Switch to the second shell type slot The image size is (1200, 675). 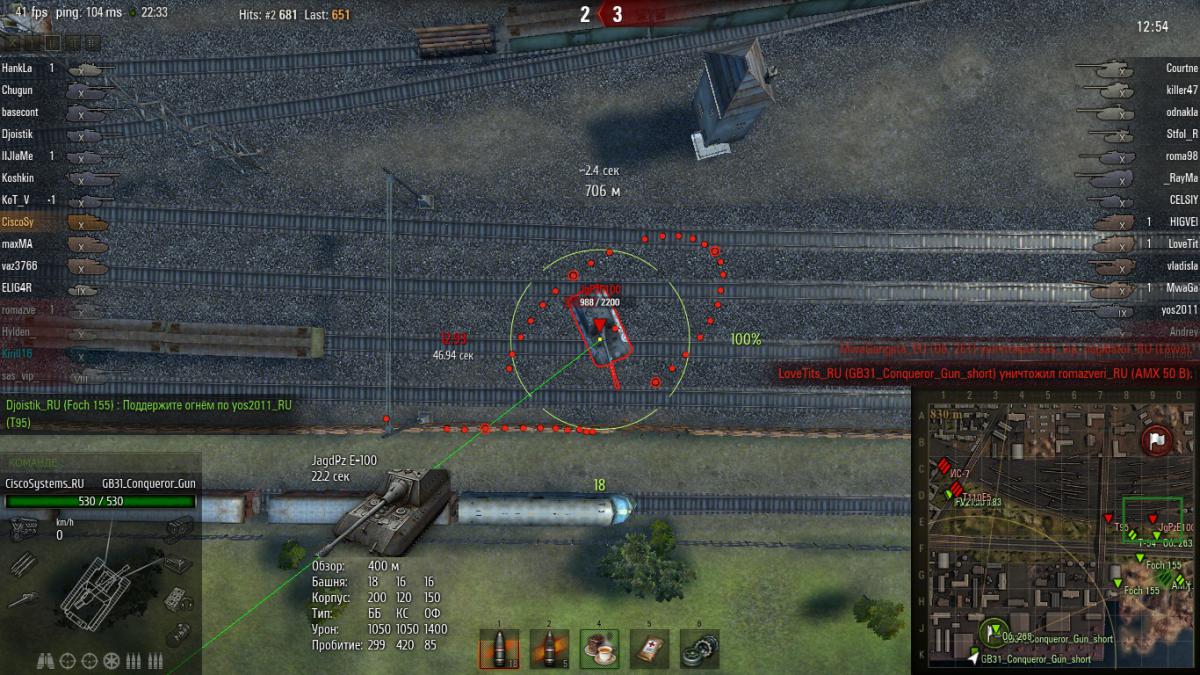point(549,648)
